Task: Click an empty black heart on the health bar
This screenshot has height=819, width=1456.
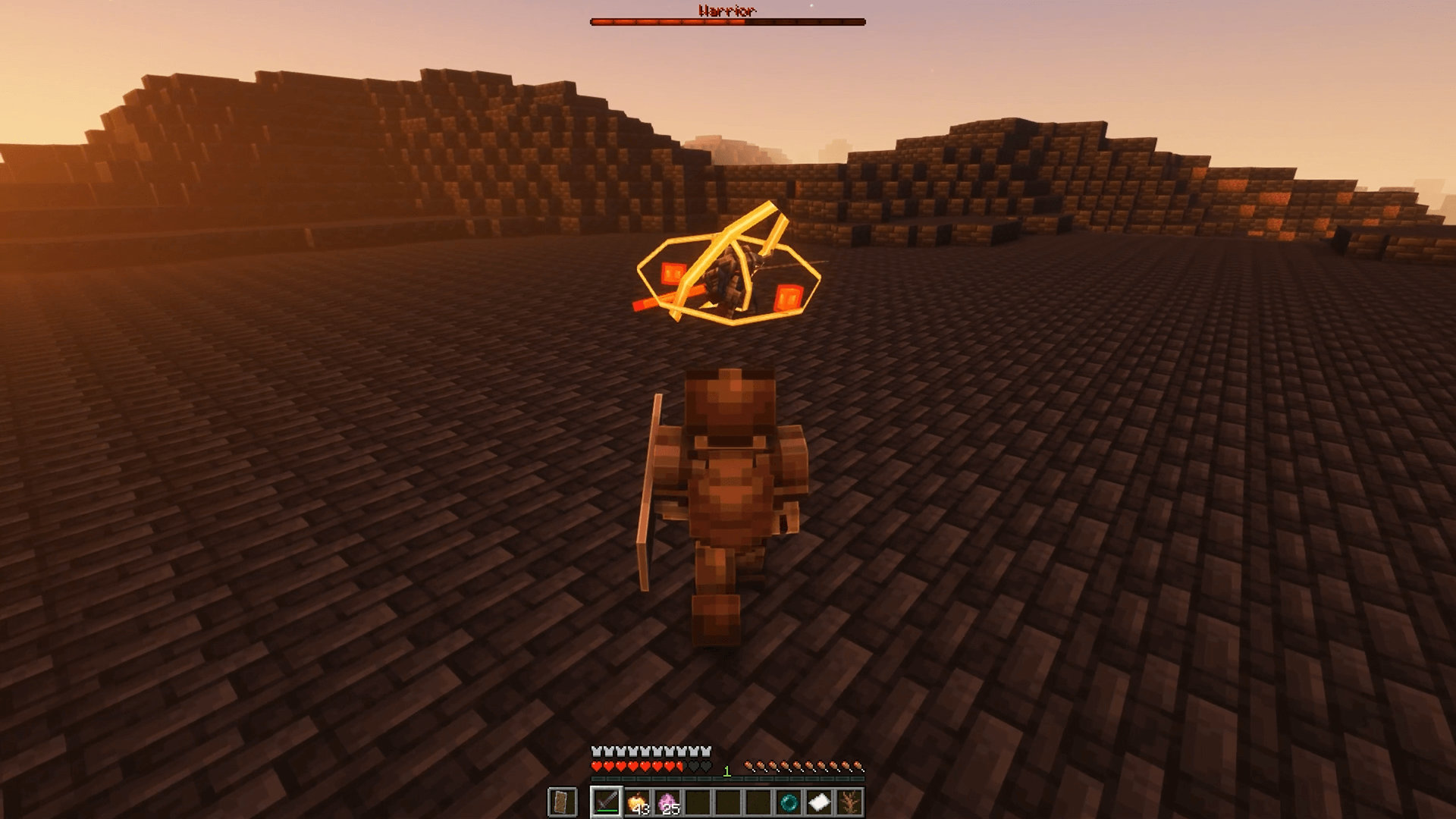Action: click(x=697, y=766)
